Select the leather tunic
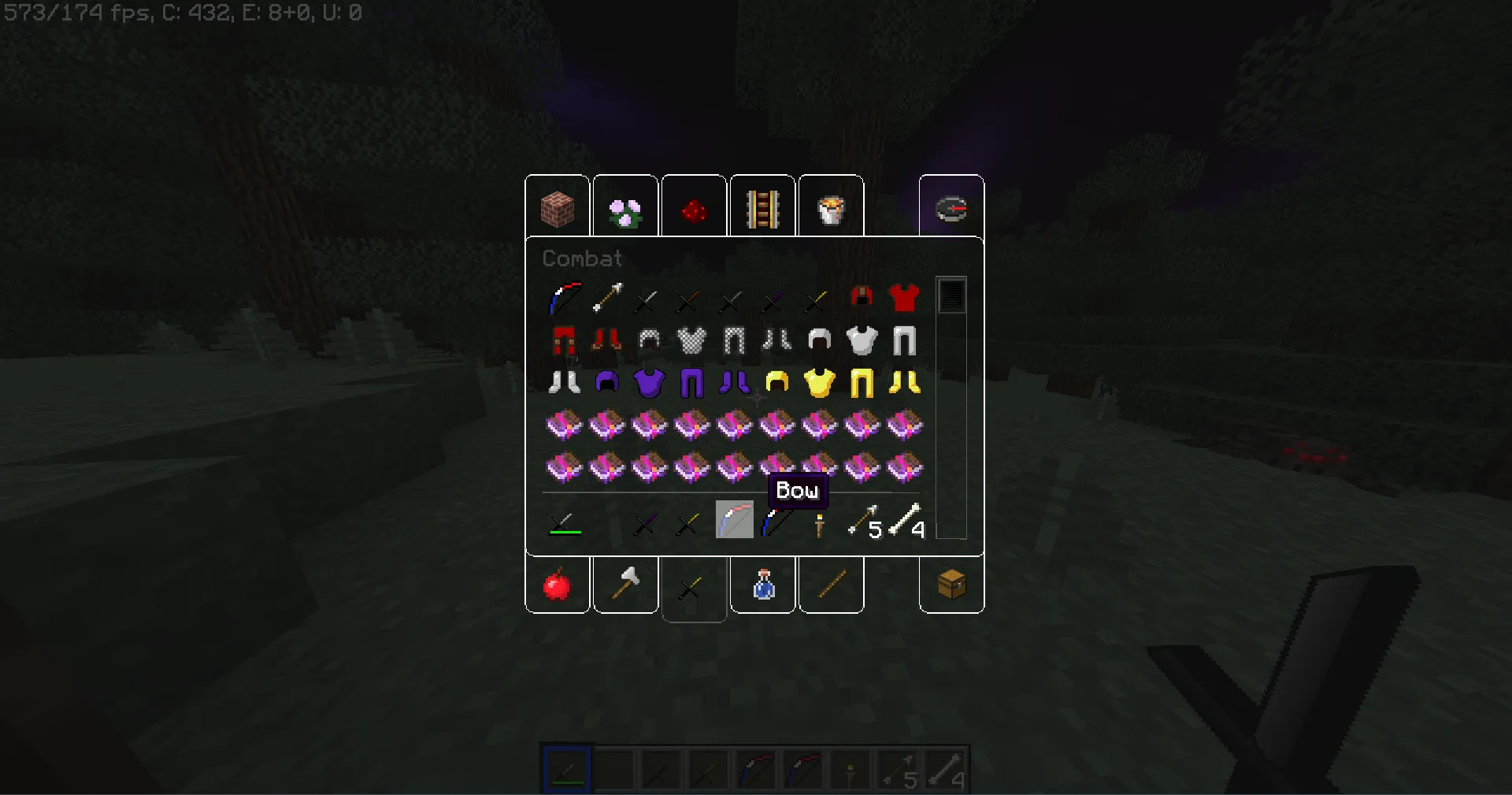This screenshot has height=795, width=1512. coord(905,298)
